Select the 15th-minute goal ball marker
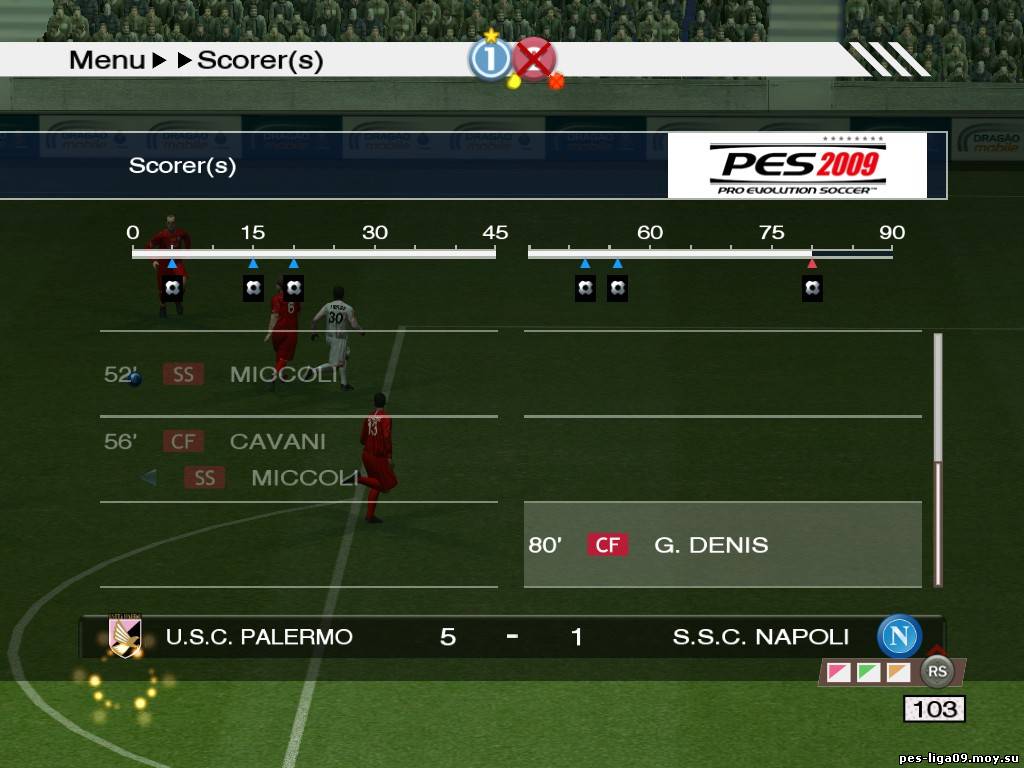The image size is (1024, 768). pyautogui.click(x=253, y=289)
